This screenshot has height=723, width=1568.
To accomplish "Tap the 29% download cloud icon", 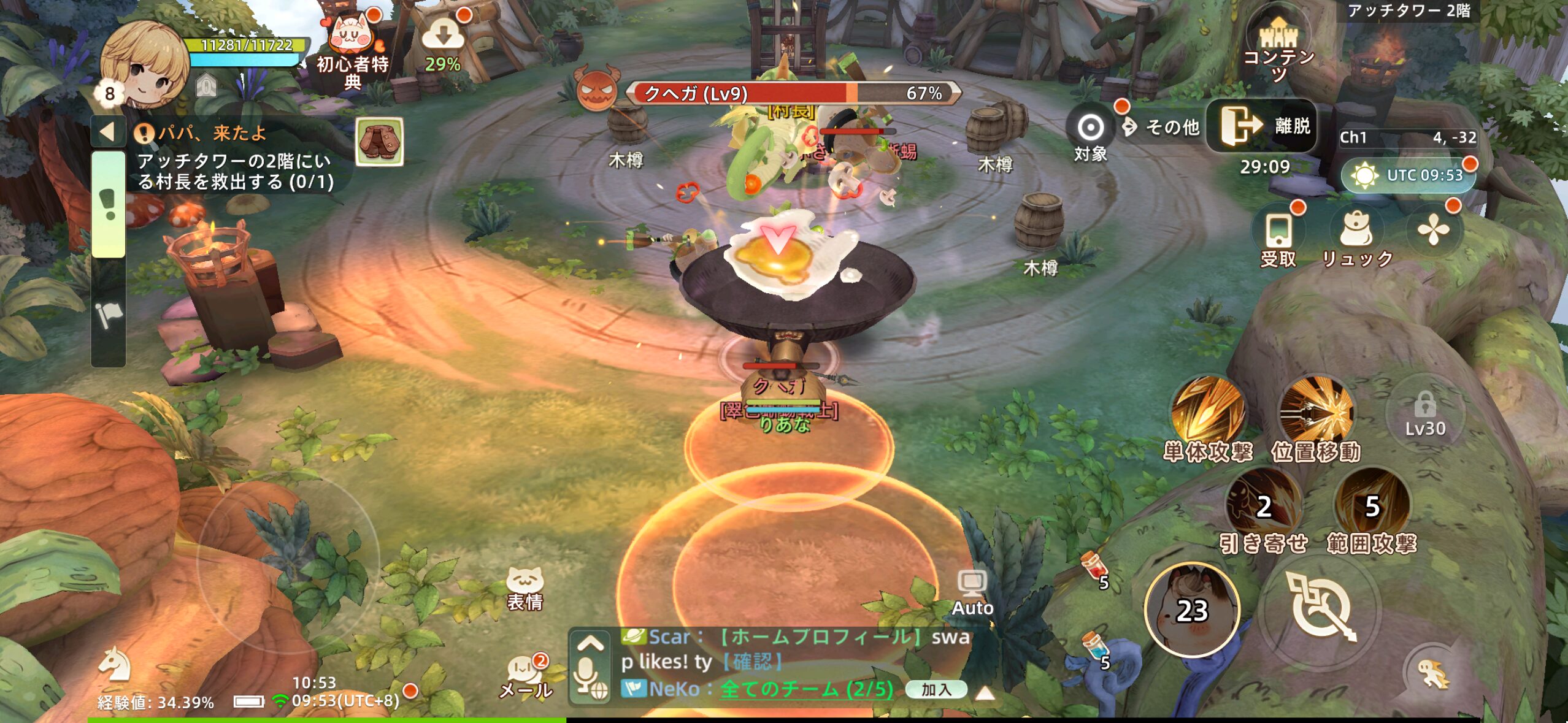I will click(x=442, y=41).
